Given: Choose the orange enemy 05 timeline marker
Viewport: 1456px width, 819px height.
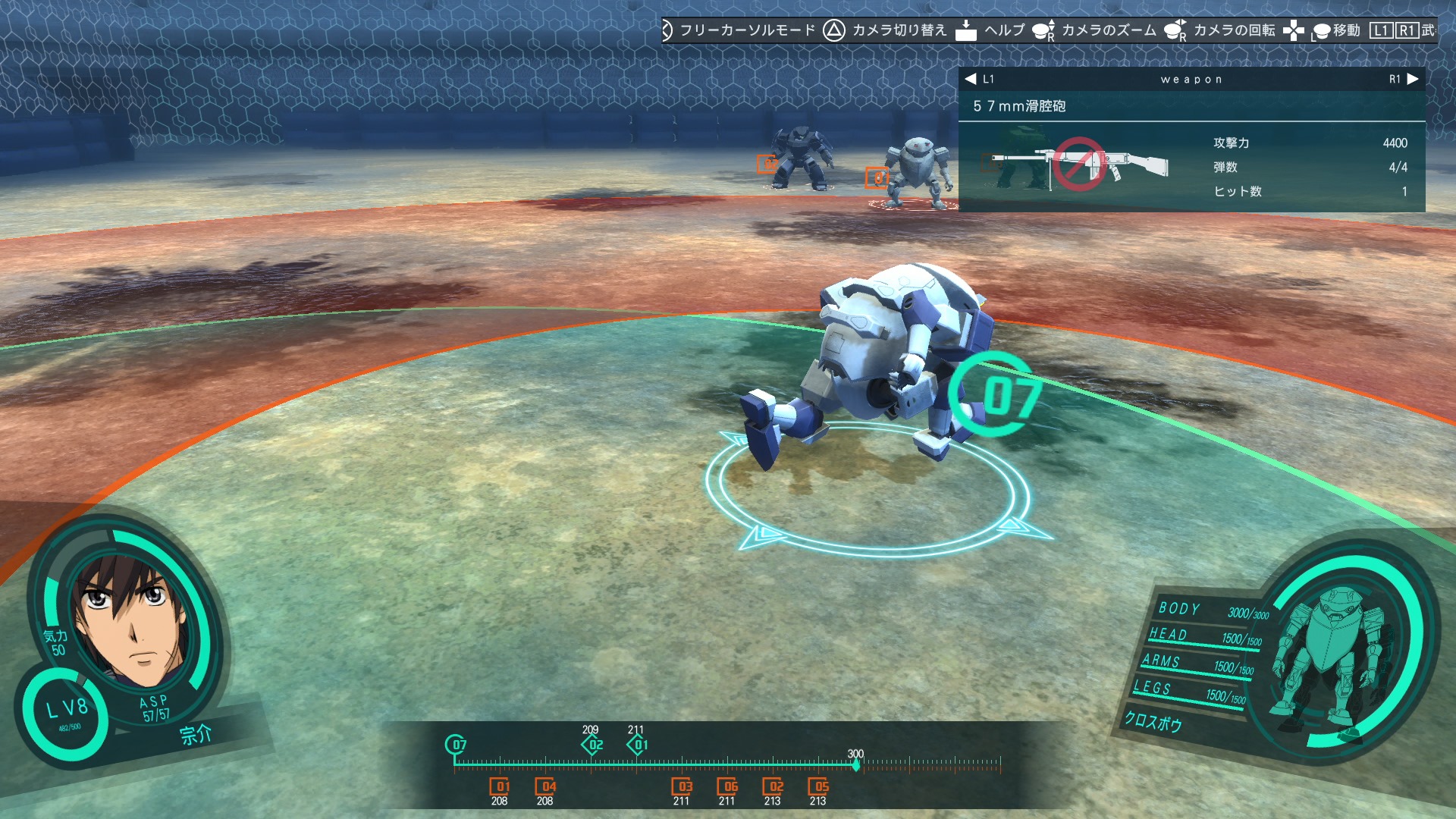Looking at the screenshot, I should [x=818, y=786].
